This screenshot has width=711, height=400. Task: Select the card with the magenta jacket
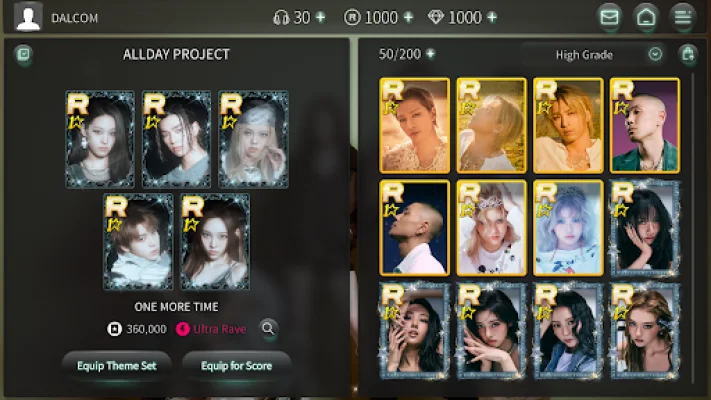(645, 125)
